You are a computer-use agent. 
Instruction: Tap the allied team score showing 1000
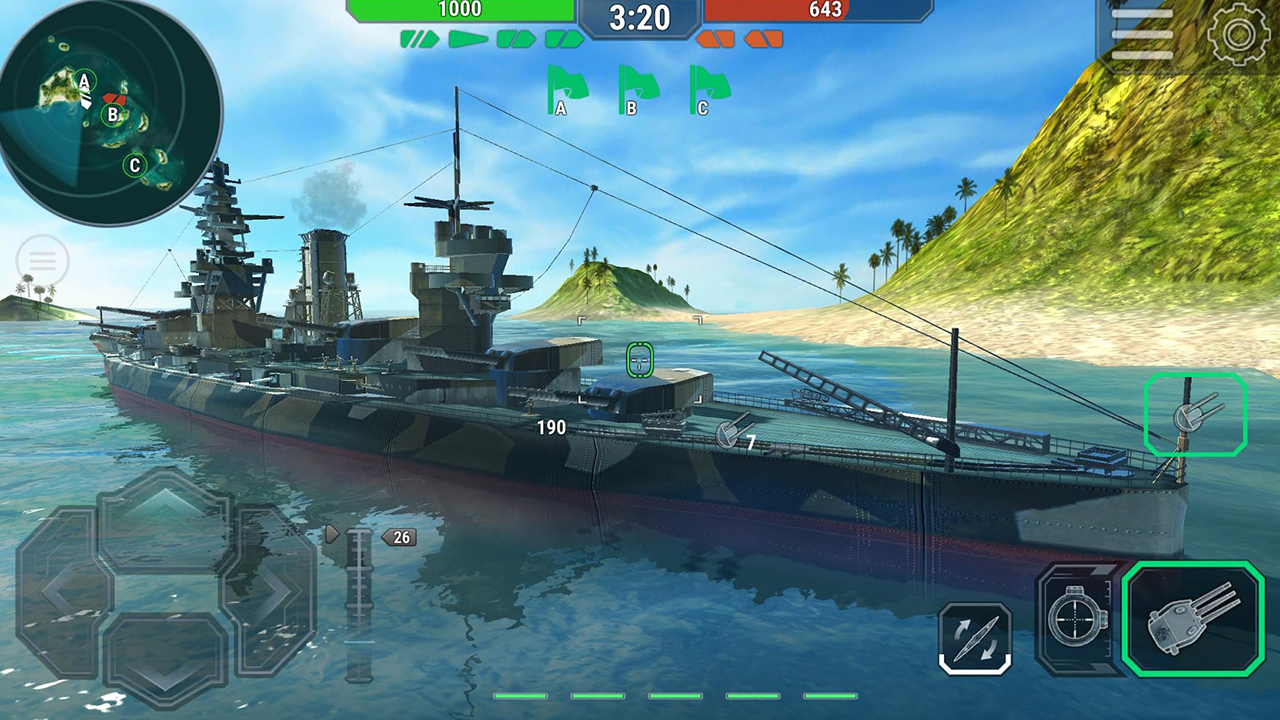pyautogui.click(x=460, y=10)
